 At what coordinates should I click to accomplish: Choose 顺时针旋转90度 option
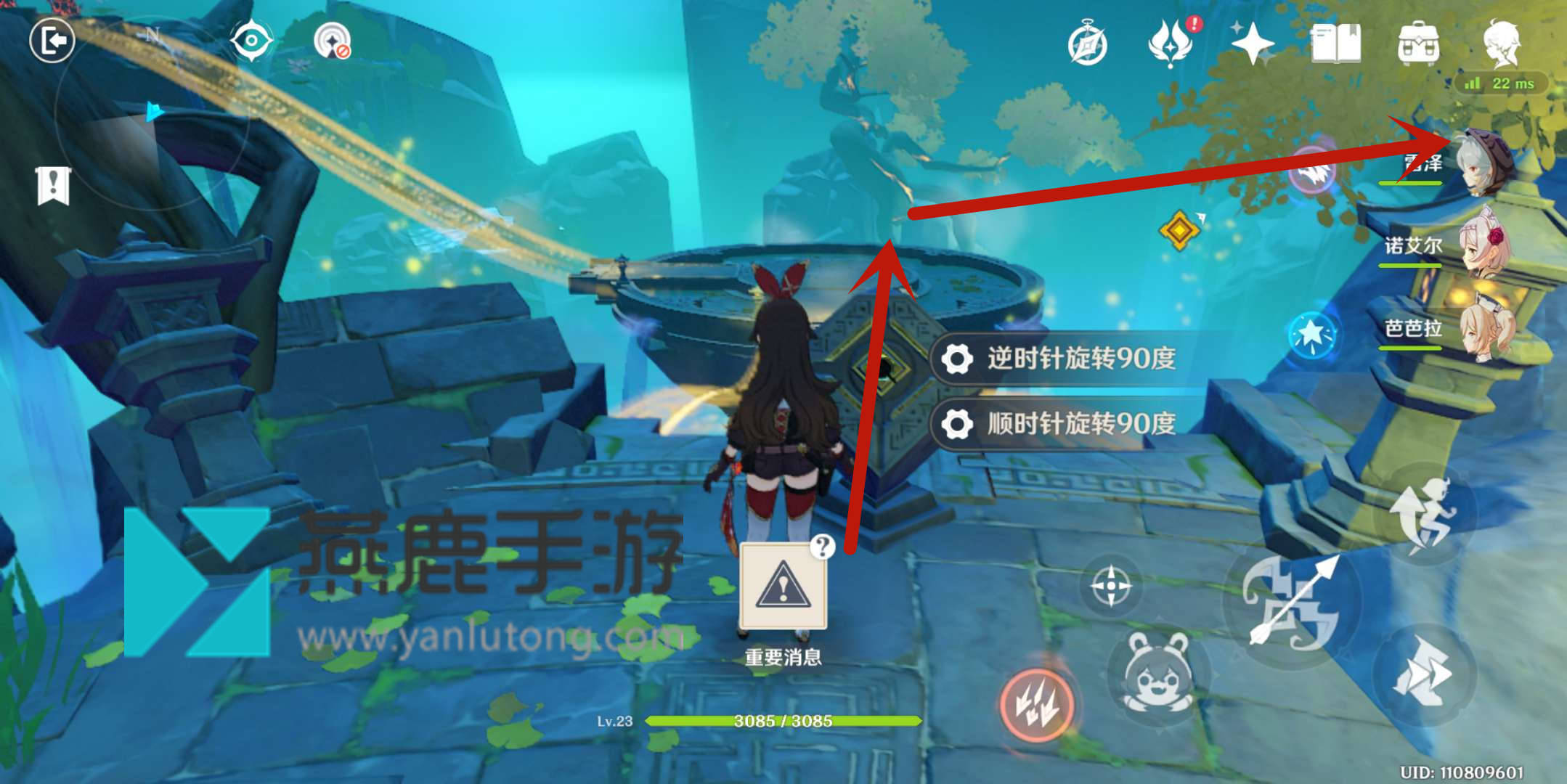coord(1067,423)
